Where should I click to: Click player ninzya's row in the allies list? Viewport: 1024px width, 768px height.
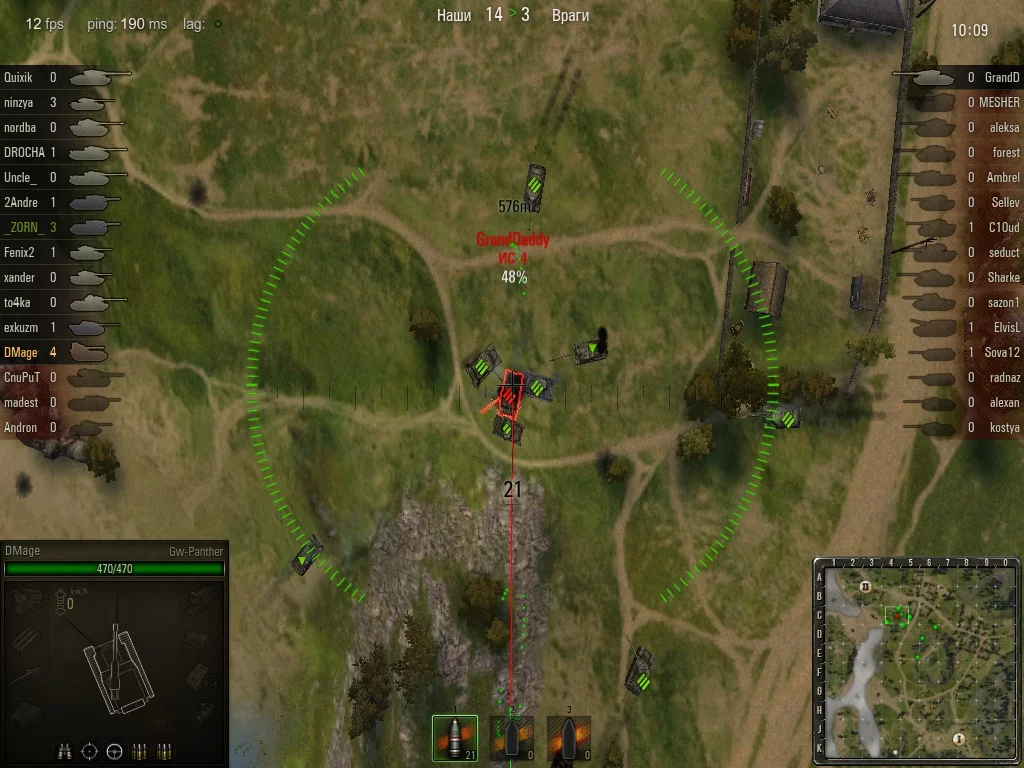60,102
